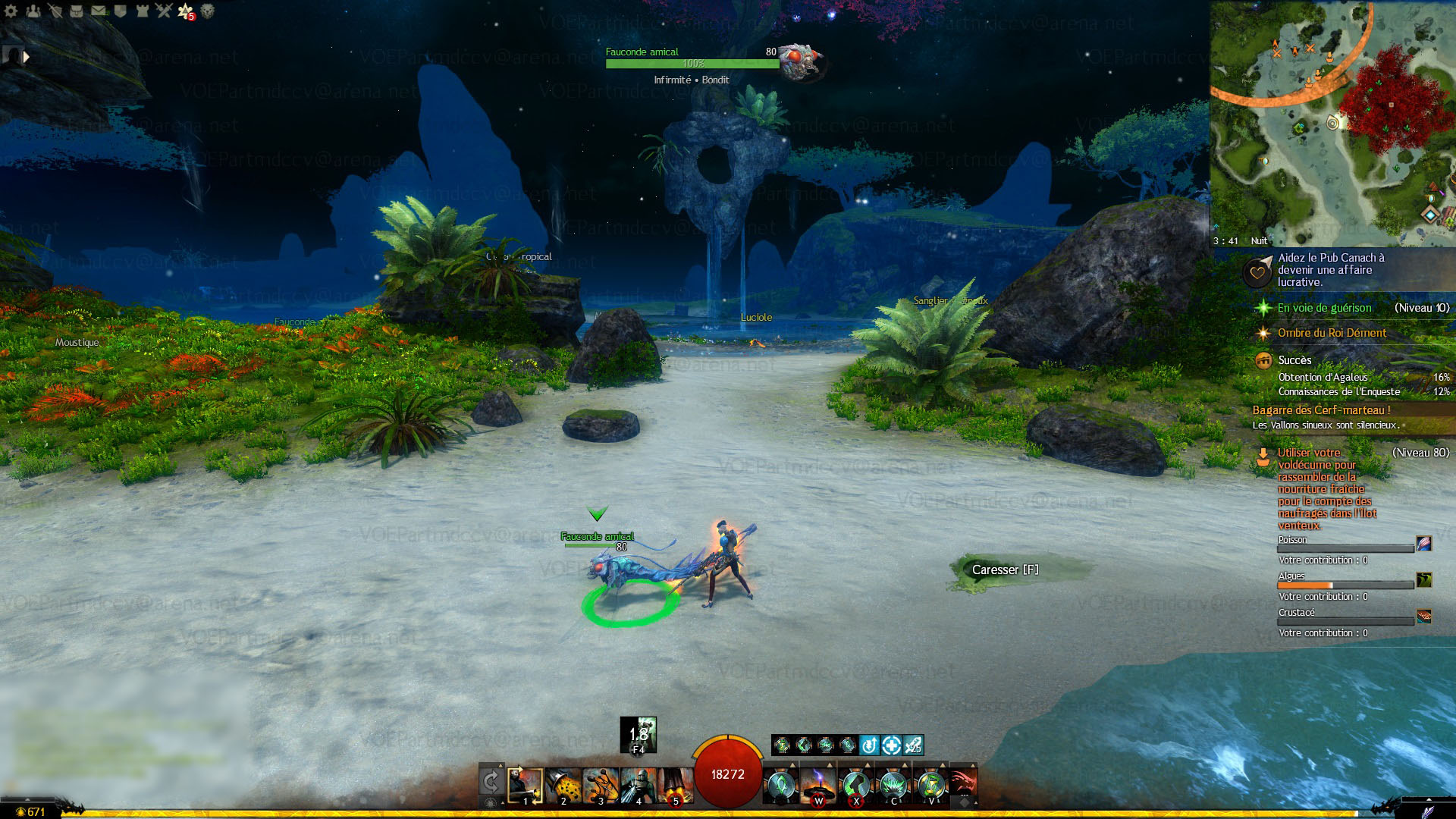Viewport: 1456px width, 819px height.
Task: Open the hero panel sword-and-shield icon
Action: pyautogui.click(x=55, y=11)
